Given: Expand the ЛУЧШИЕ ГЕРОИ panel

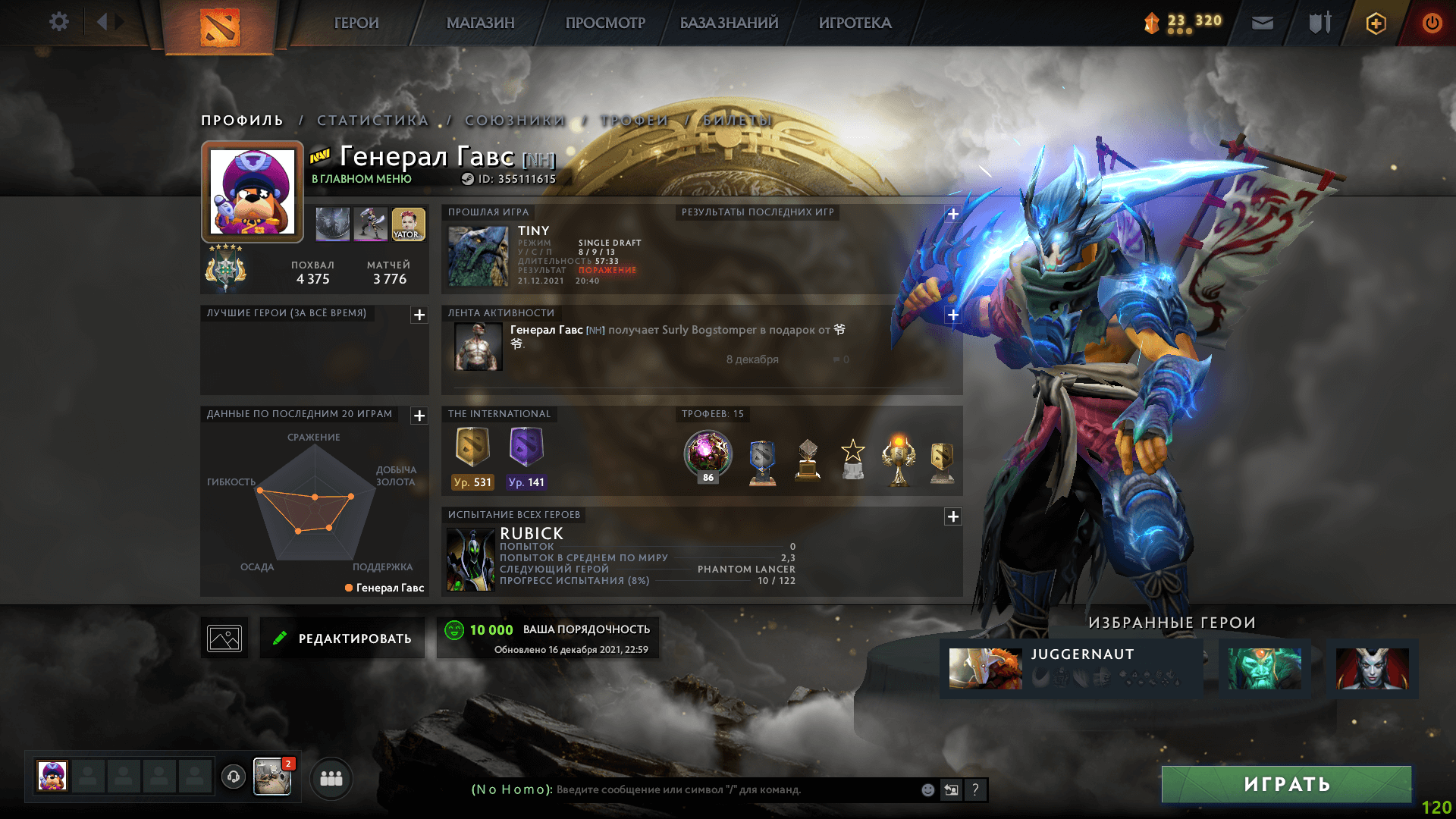Looking at the screenshot, I should (419, 315).
